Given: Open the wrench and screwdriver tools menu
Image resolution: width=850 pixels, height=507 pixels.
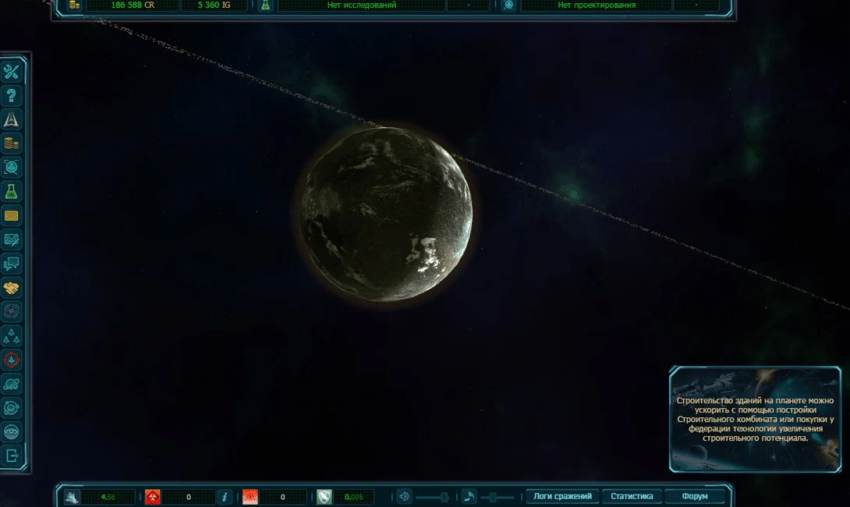Looking at the screenshot, I should [12, 72].
